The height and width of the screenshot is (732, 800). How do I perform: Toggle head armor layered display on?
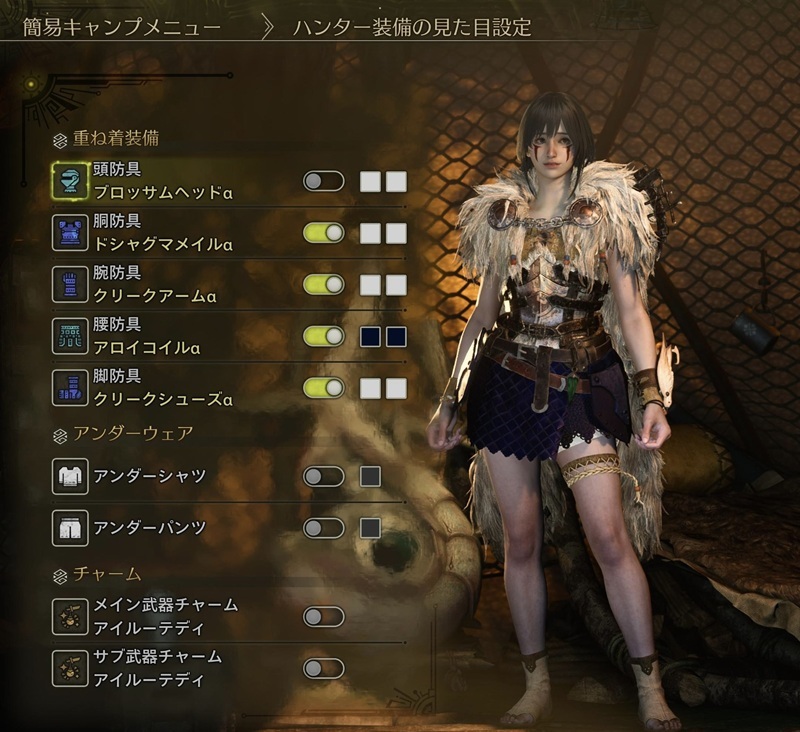click(323, 181)
